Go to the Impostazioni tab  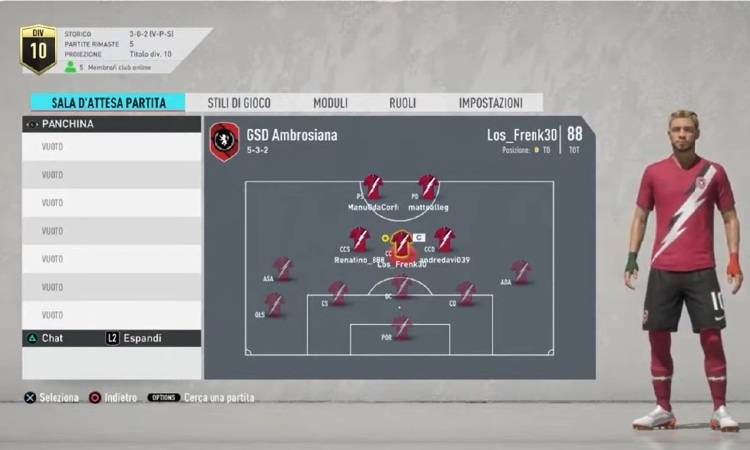490,103
